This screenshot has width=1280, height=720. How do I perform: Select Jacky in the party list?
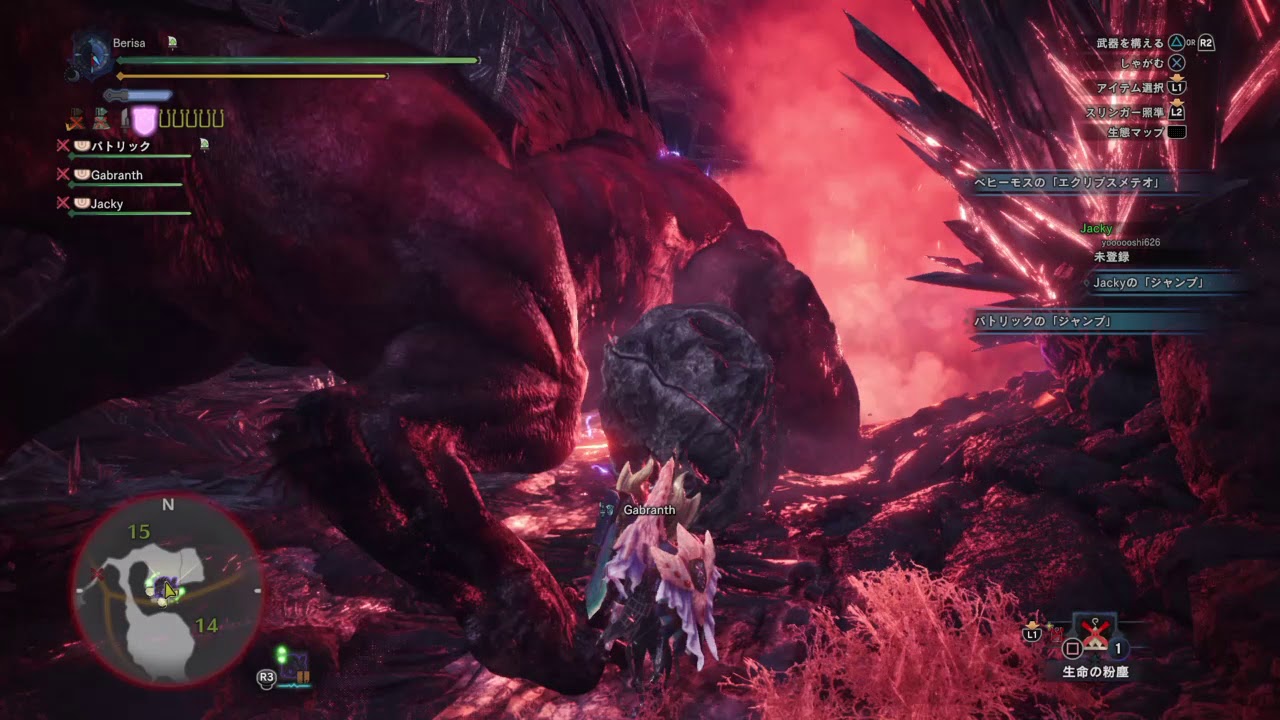(x=106, y=204)
